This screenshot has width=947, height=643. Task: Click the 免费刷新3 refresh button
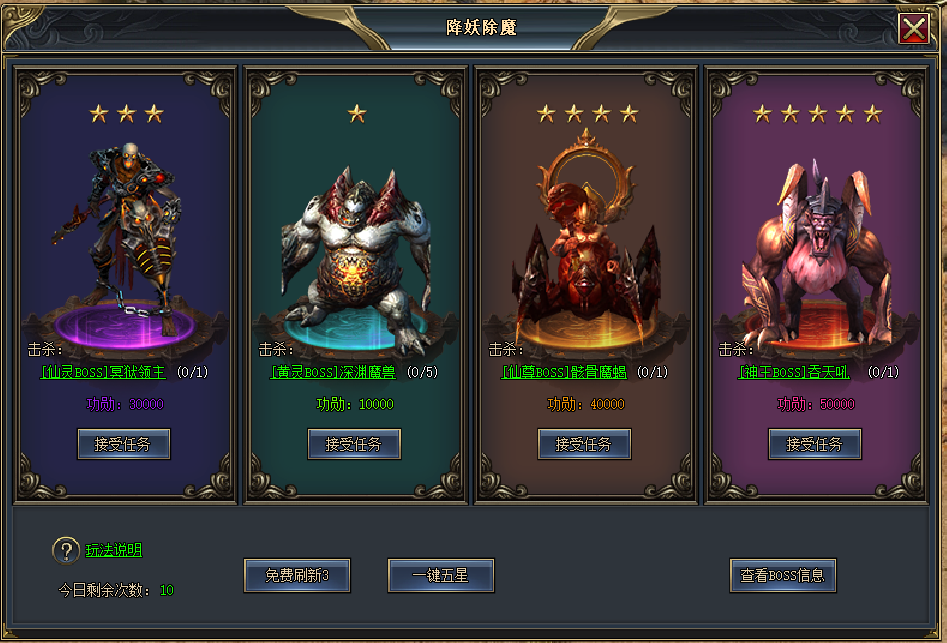click(297, 576)
